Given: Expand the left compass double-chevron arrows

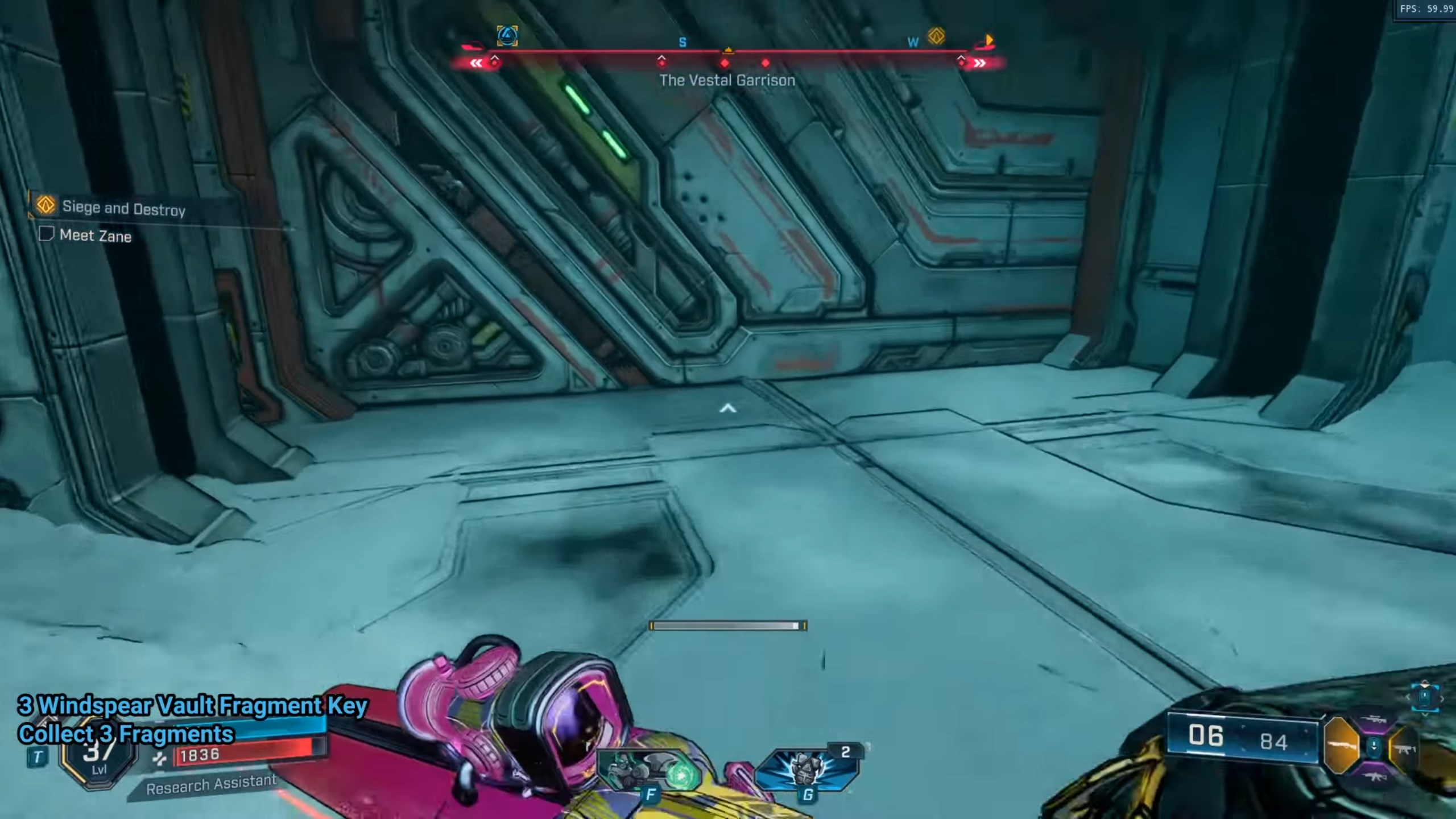Looking at the screenshot, I should tap(477, 63).
